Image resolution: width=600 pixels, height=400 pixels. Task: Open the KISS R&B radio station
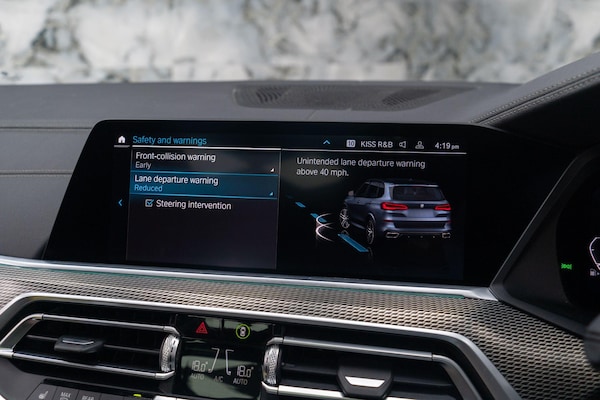[x=375, y=144]
